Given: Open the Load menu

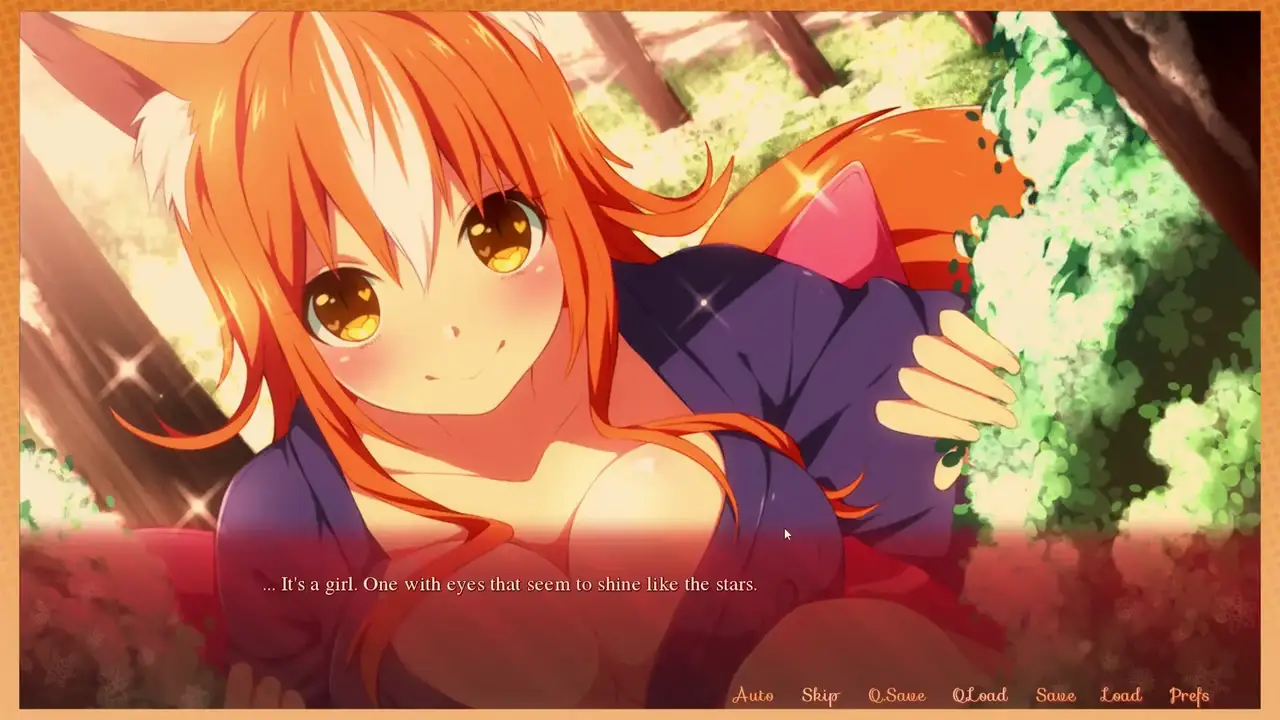Looking at the screenshot, I should [x=1120, y=695].
